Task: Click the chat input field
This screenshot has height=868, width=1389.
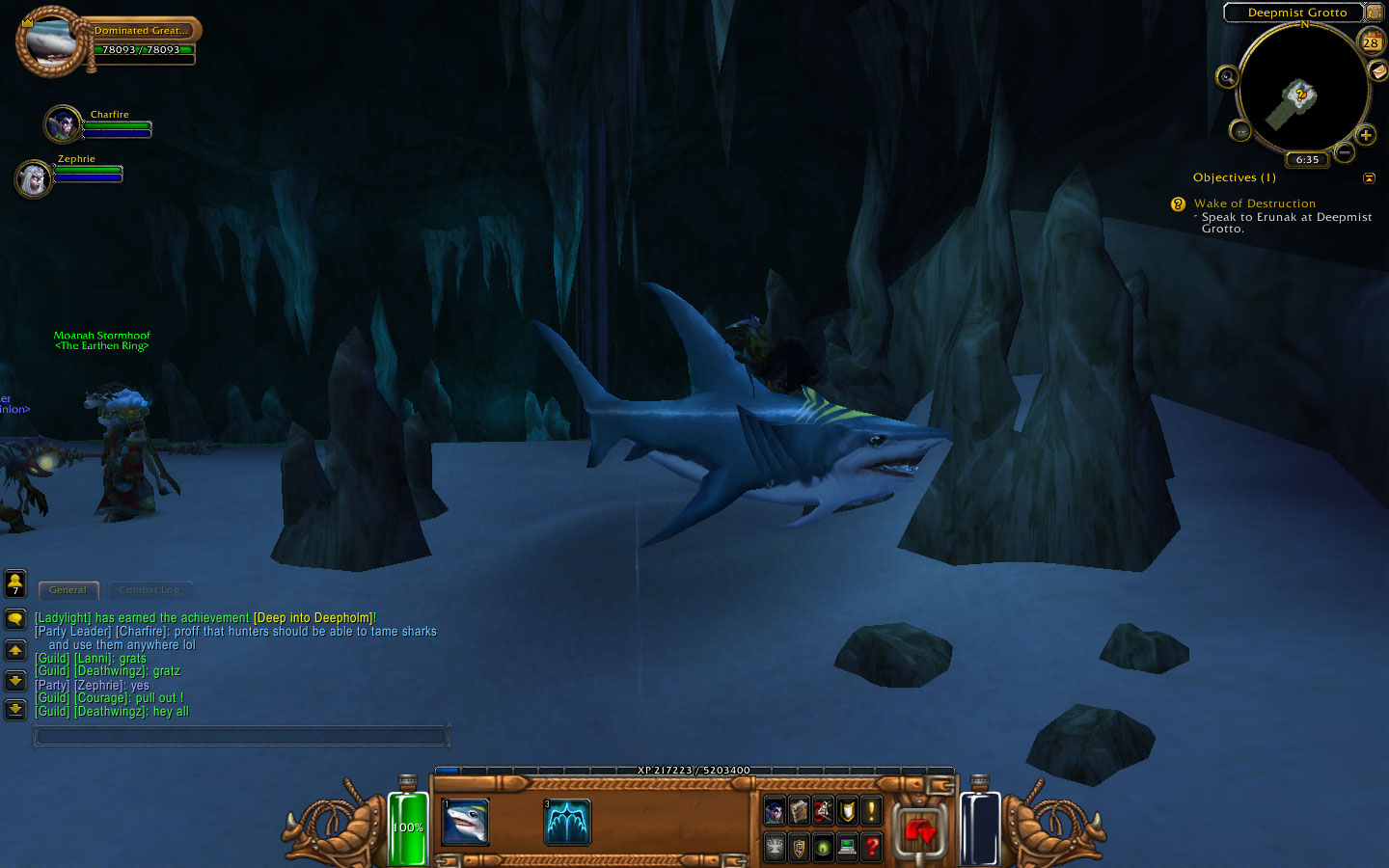Action: (x=241, y=735)
